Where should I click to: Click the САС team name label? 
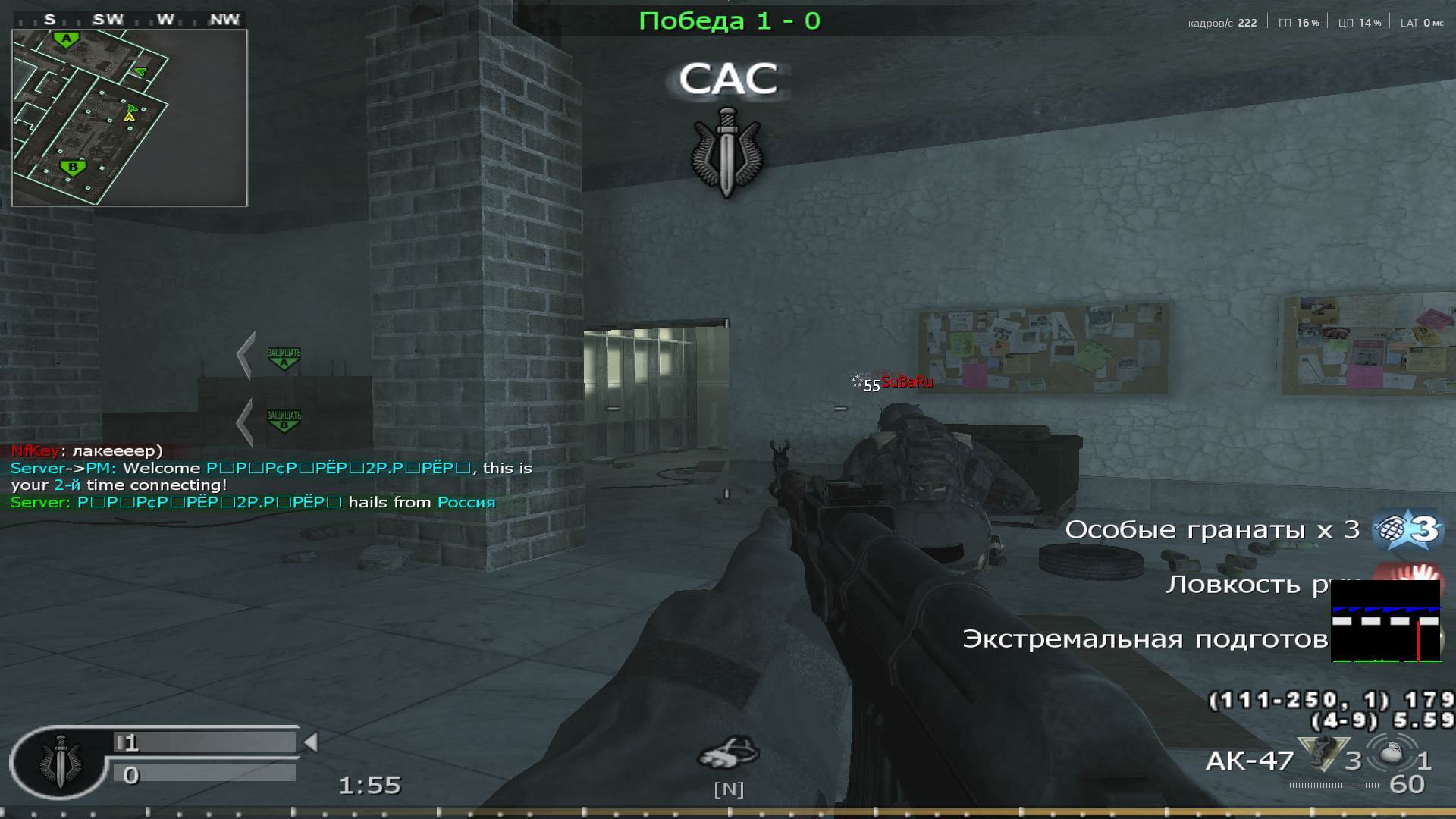click(729, 78)
